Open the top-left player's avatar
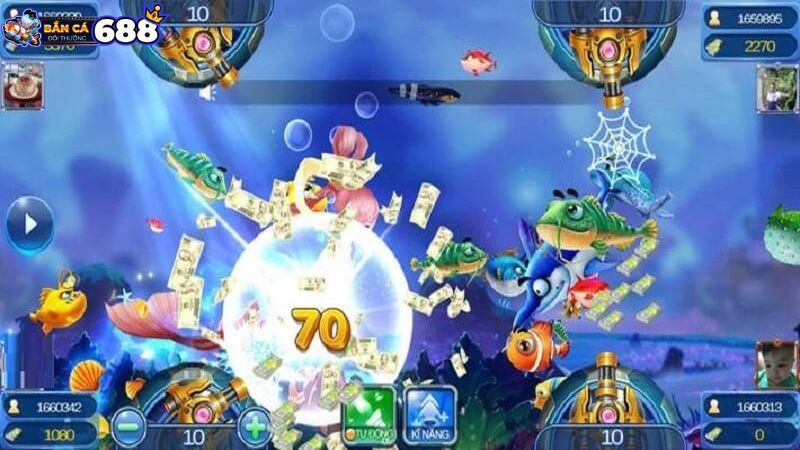The width and height of the screenshot is (800, 450). (22, 86)
